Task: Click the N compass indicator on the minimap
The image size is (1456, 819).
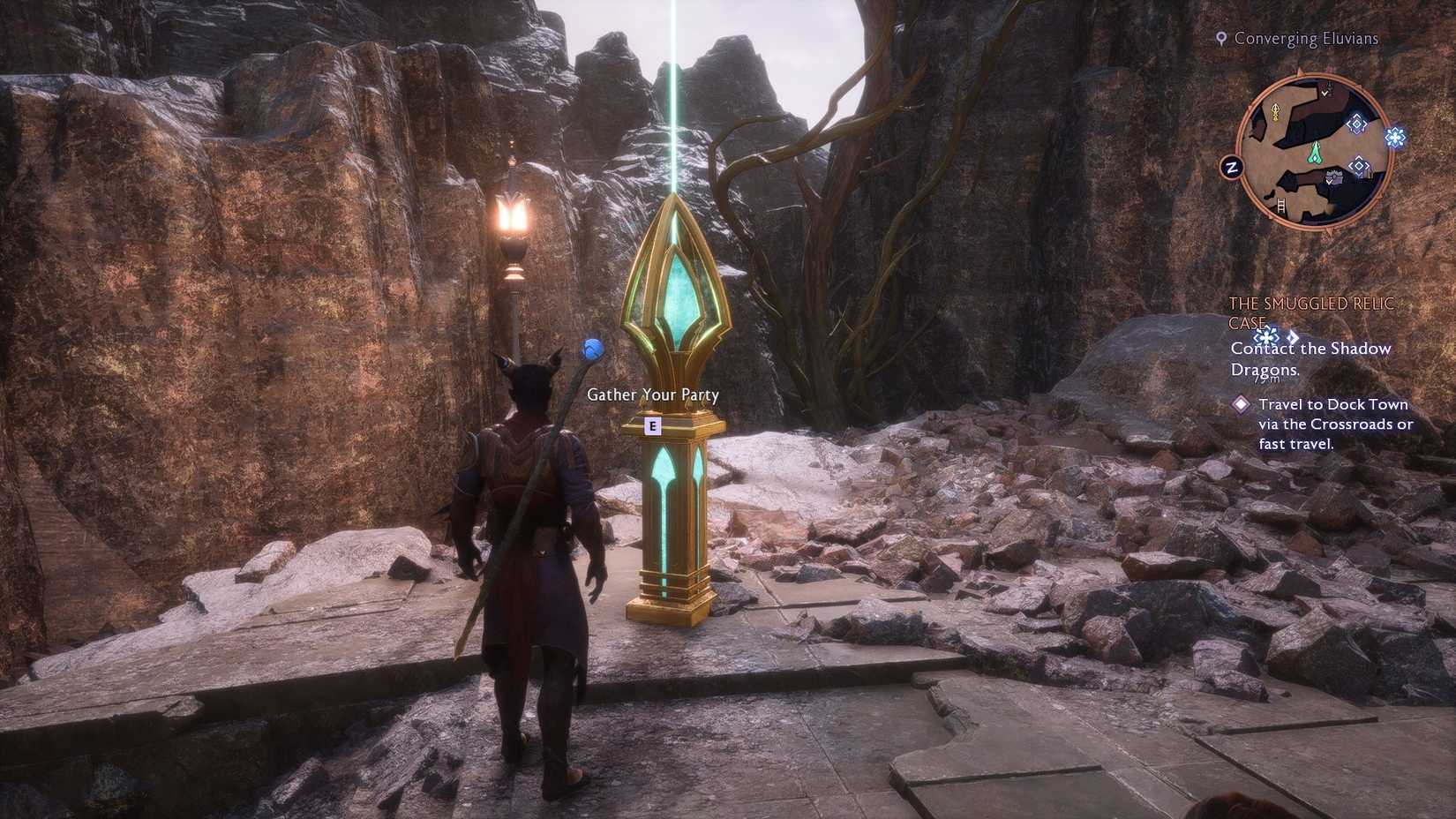Action: coord(1231,166)
